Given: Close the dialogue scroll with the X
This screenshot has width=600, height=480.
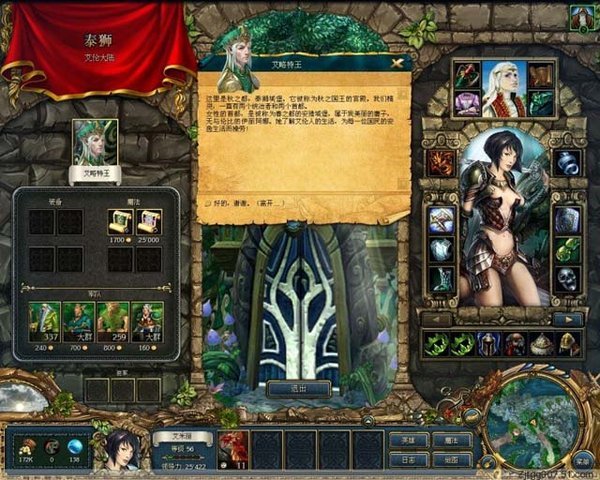Looking at the screenshot, I should (x=400, y=62).
